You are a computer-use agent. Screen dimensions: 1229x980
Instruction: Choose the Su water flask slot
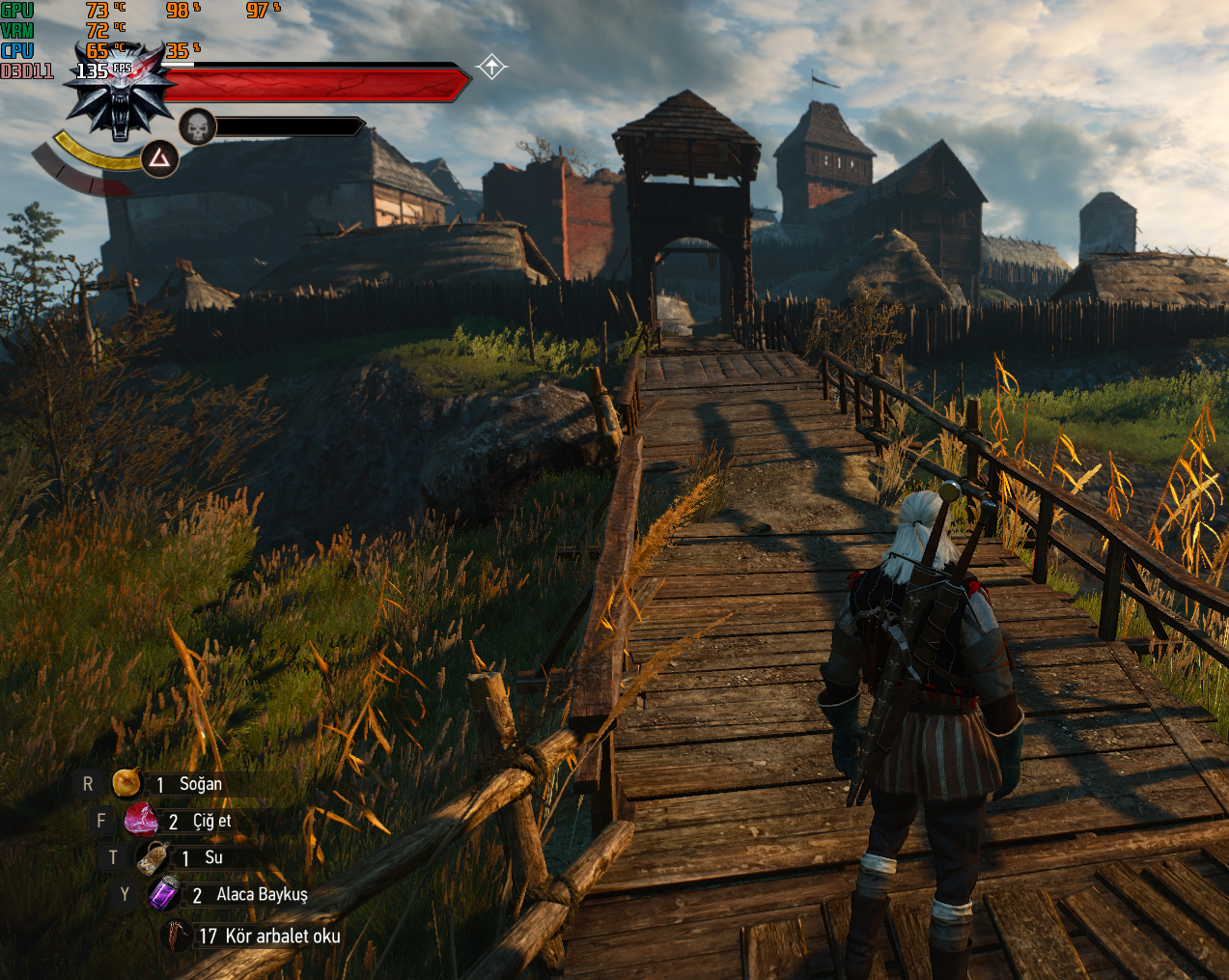coord(154,857)
